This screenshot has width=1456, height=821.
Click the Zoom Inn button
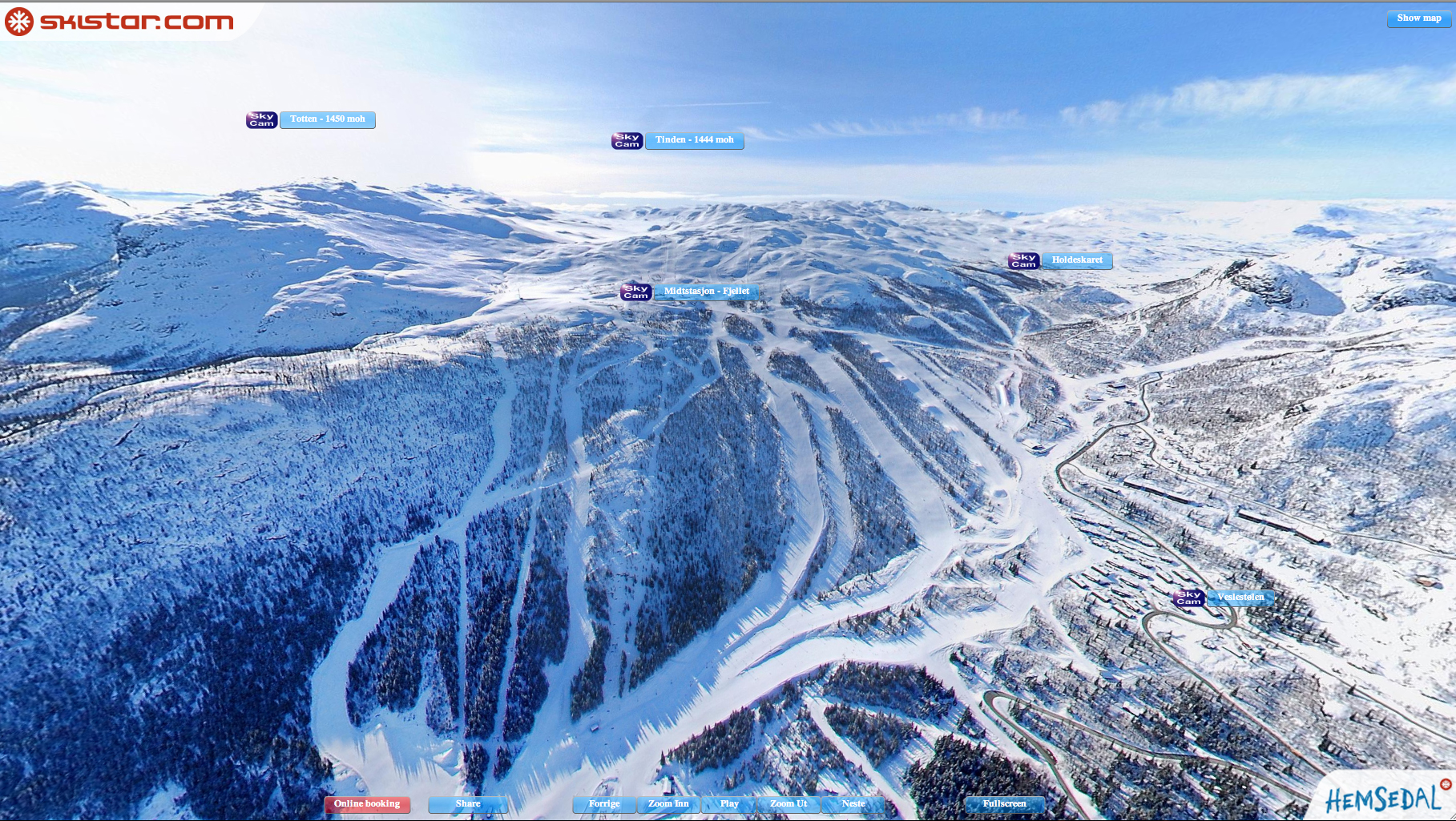point(668,804)
